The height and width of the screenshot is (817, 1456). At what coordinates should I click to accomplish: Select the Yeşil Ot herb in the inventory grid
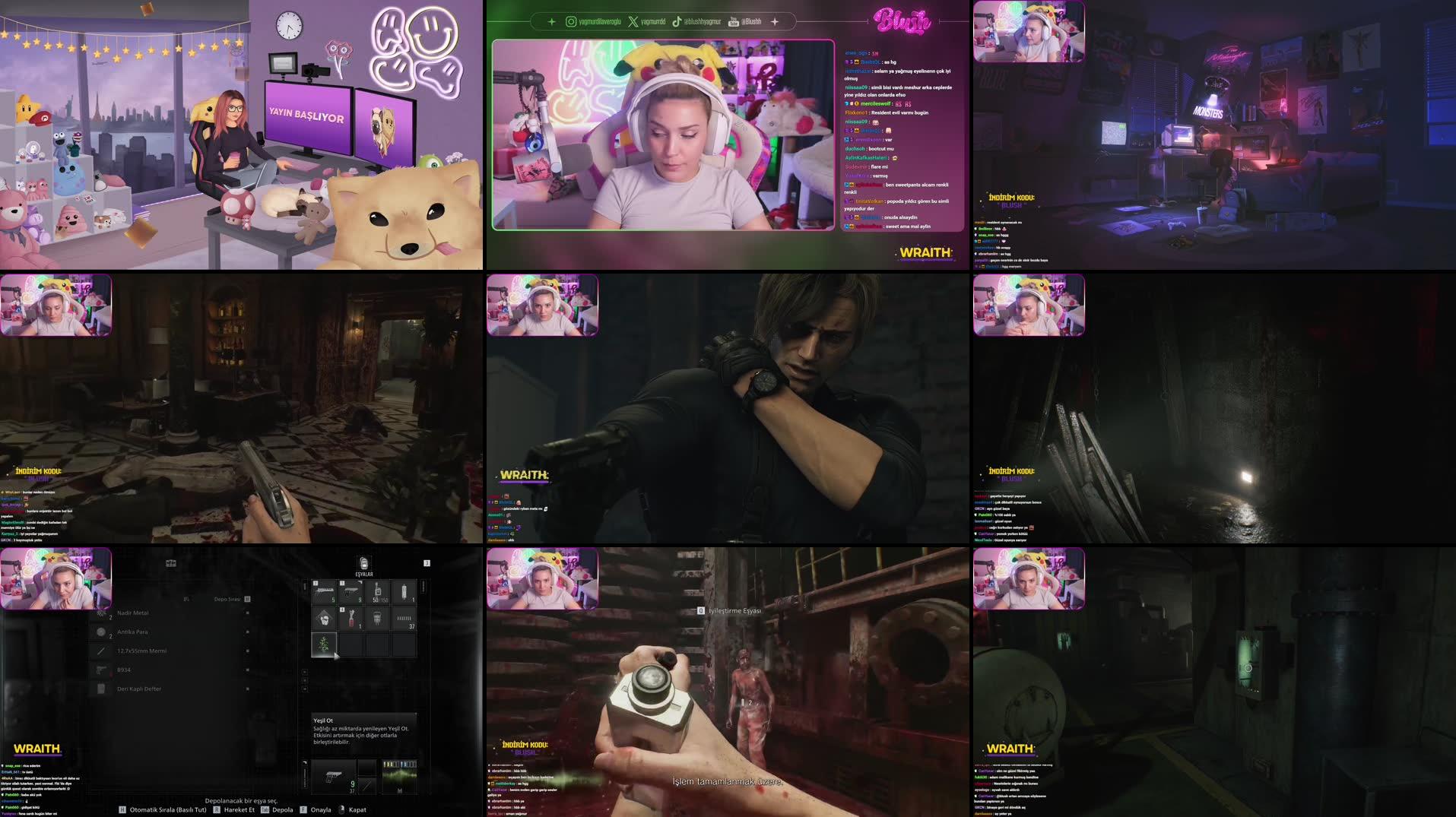pos(323,644)
